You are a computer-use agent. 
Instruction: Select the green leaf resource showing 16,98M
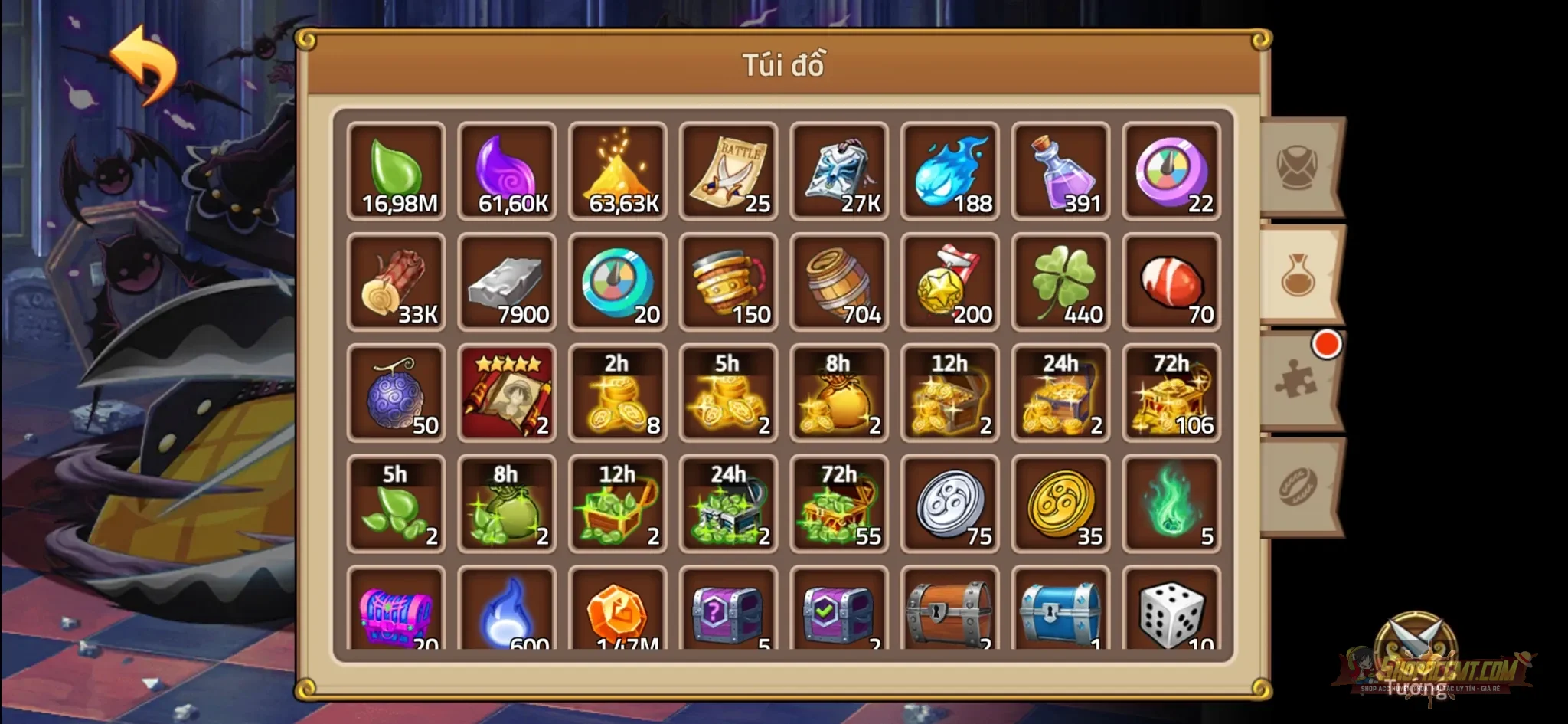[x=396, y=171]
